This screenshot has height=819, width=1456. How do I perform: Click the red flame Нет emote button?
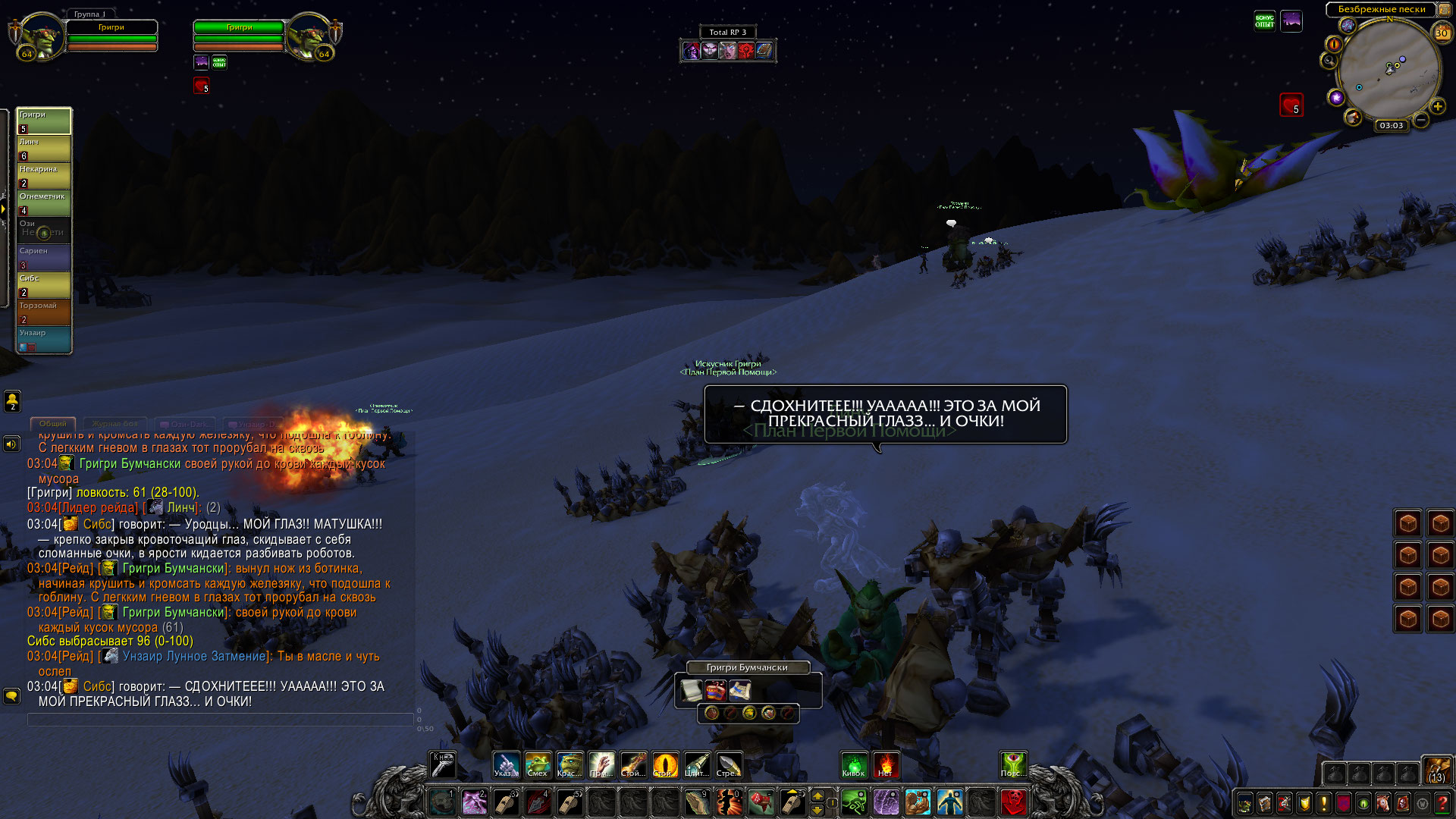pos(885,764)
